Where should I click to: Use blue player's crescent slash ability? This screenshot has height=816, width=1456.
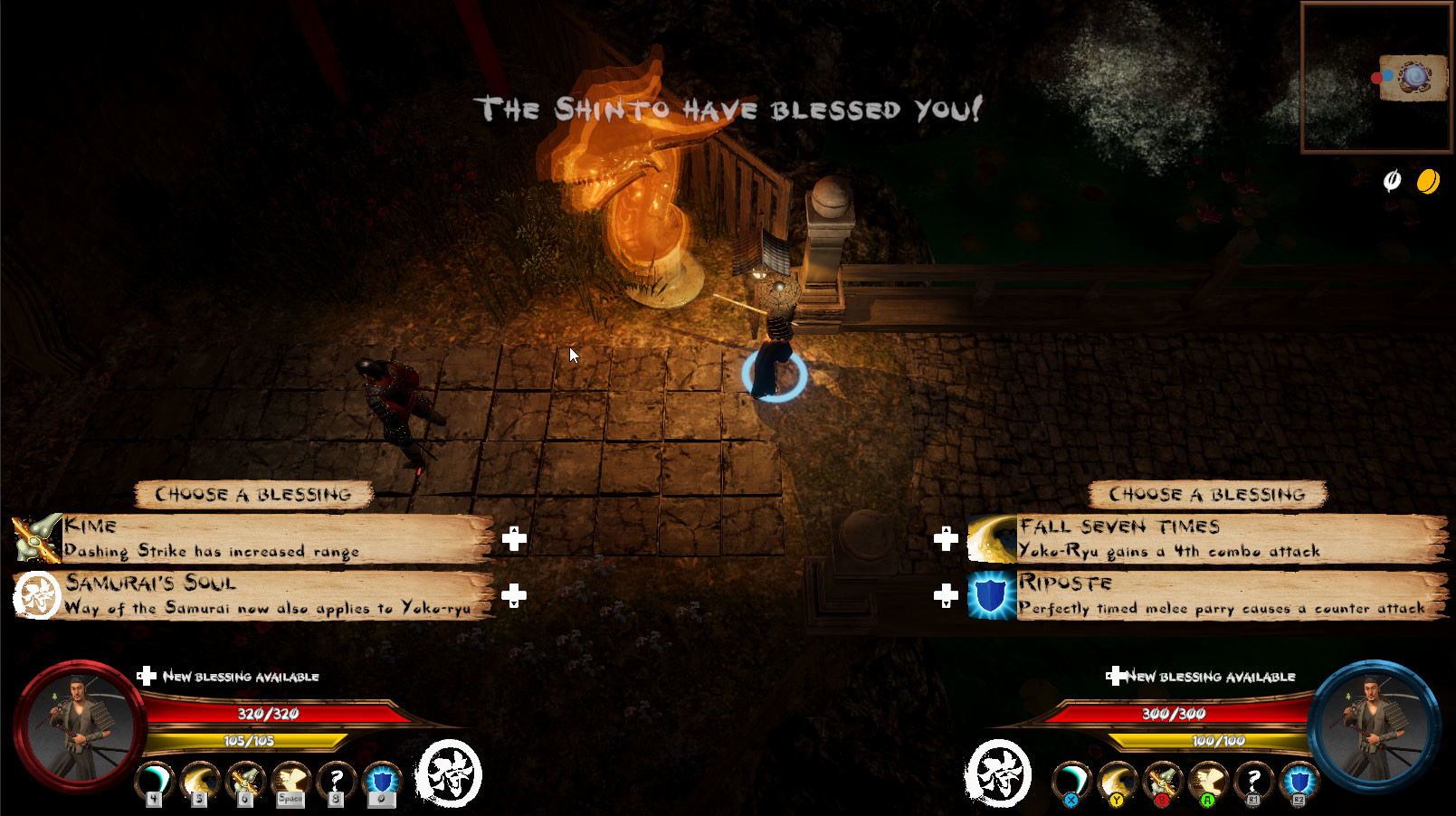point(1072,781)
